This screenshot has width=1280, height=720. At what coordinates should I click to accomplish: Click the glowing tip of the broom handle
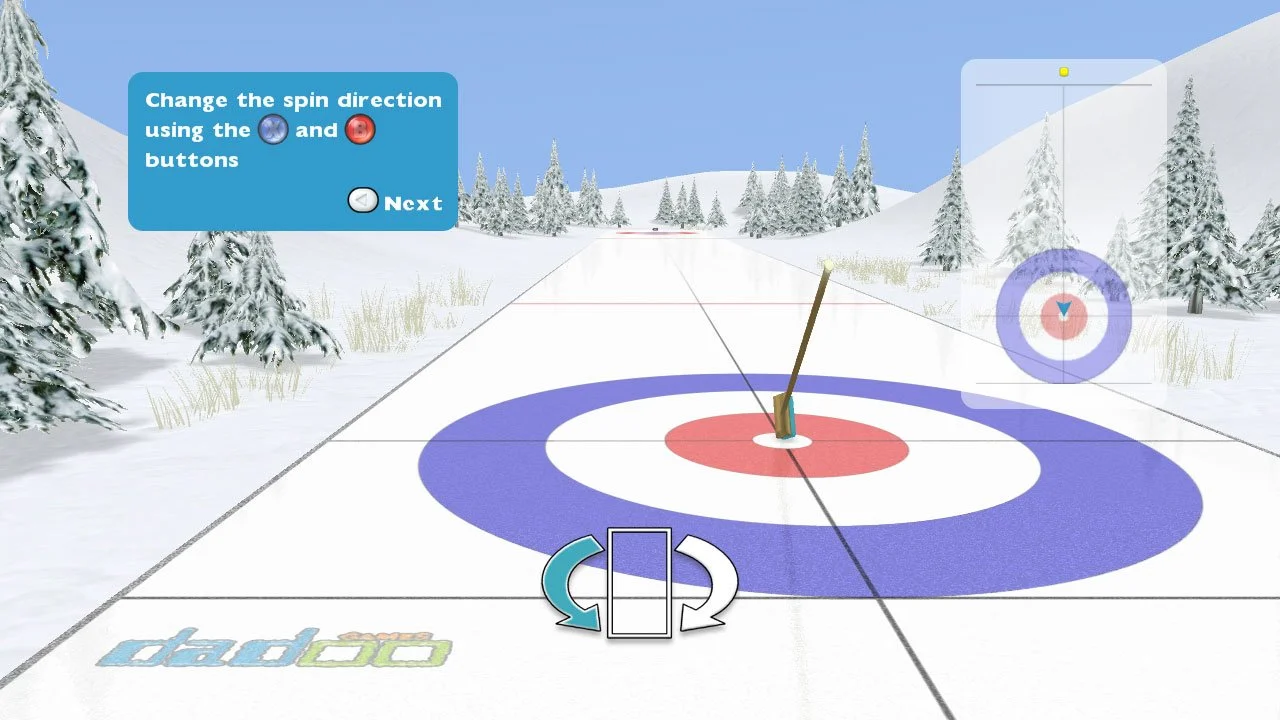[830, 263]
